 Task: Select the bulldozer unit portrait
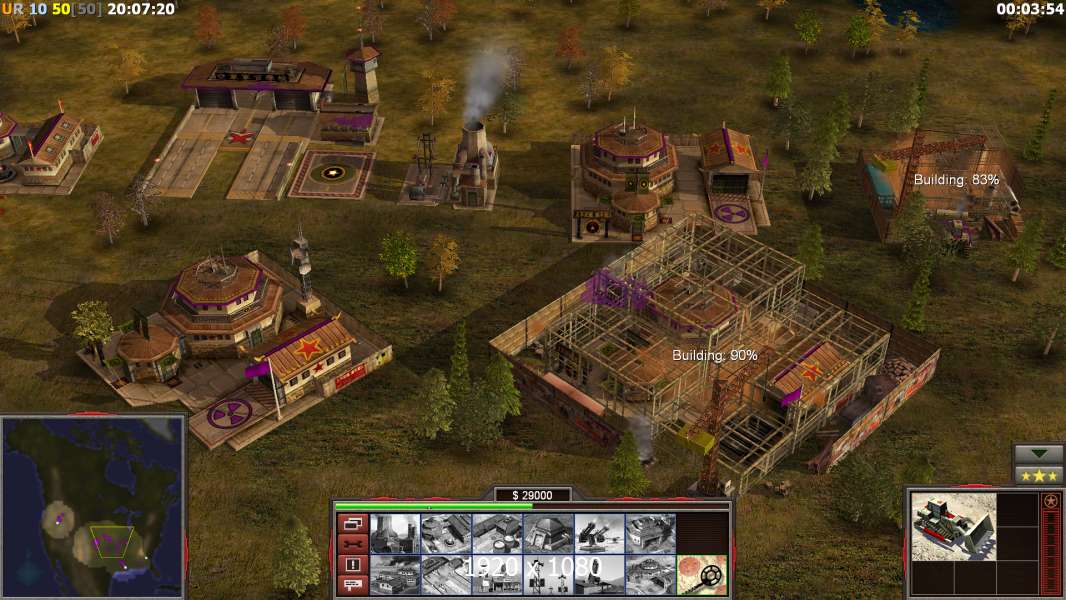953,526
